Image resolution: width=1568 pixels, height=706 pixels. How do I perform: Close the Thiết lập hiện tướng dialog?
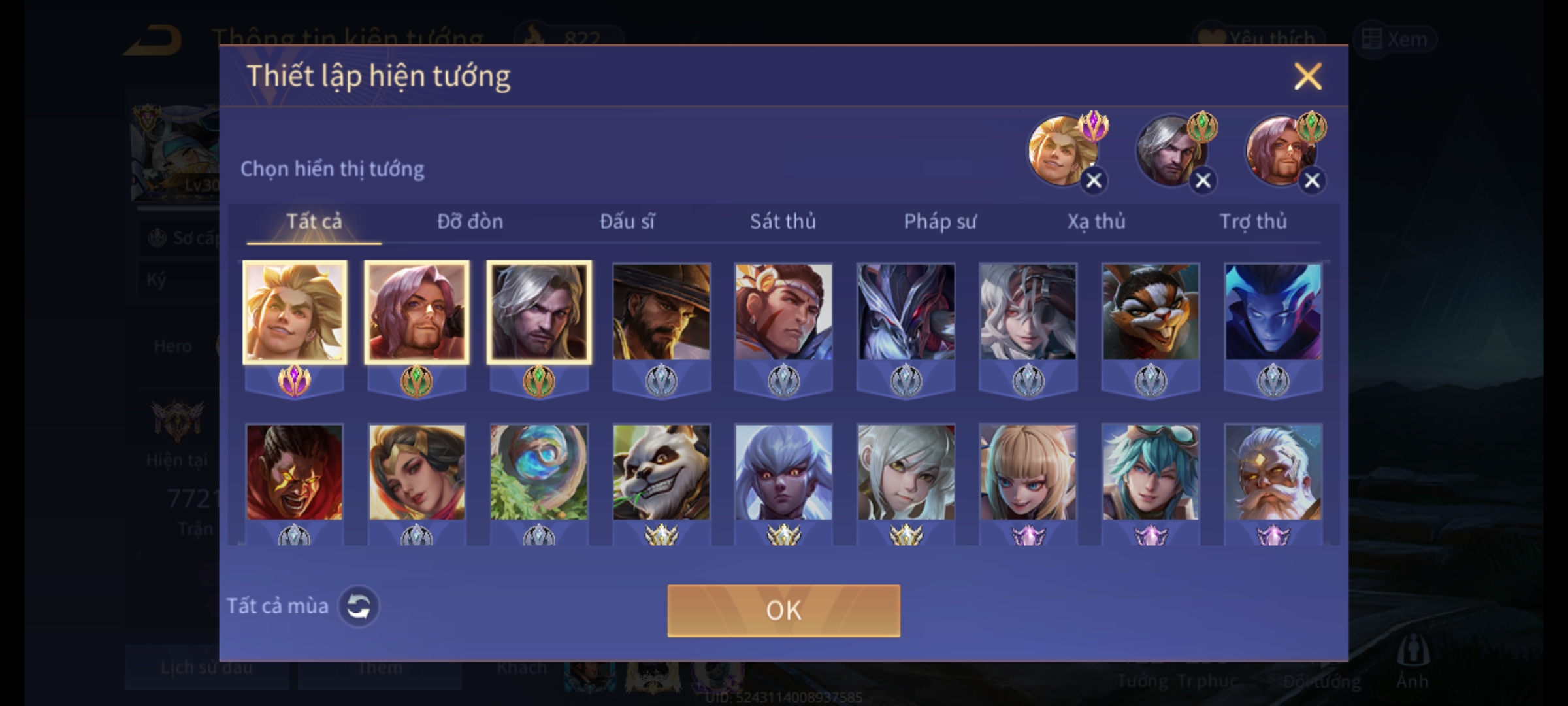pos(1307,76)
